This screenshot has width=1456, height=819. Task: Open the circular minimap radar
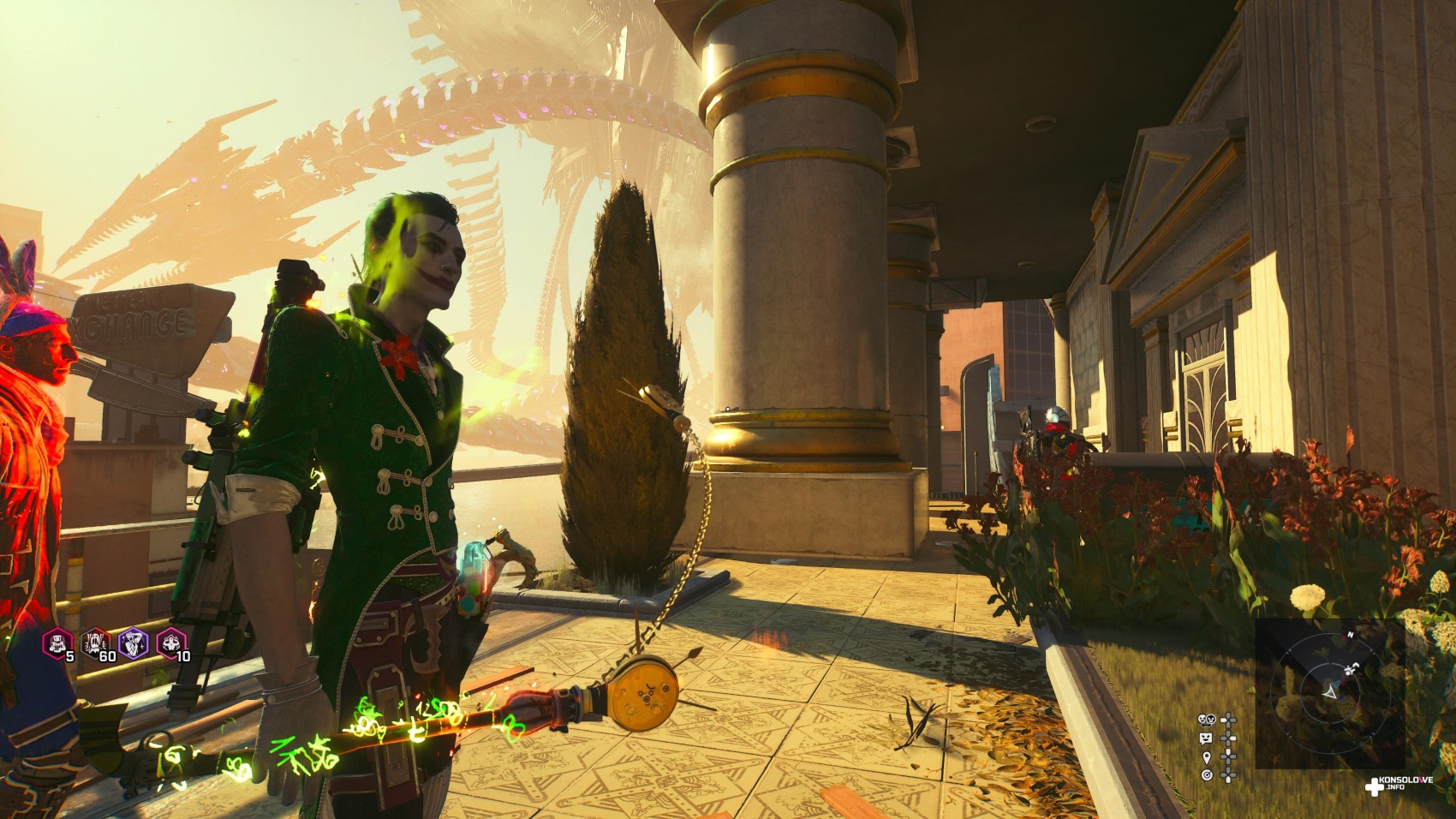click(x=1328, y=689)
